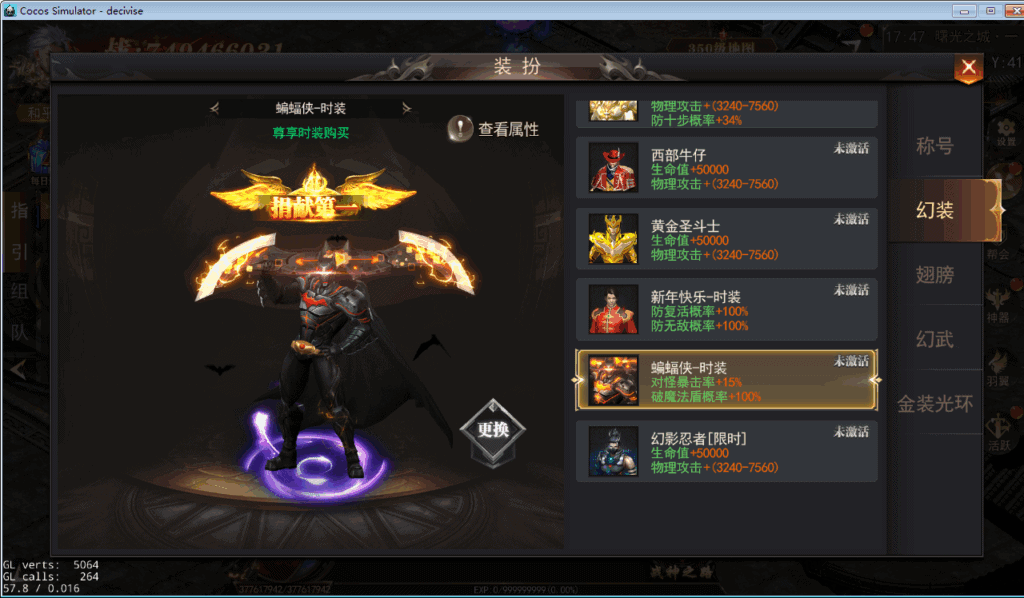
Task: Close the 装扮 panel with the X
Action: 967,68
